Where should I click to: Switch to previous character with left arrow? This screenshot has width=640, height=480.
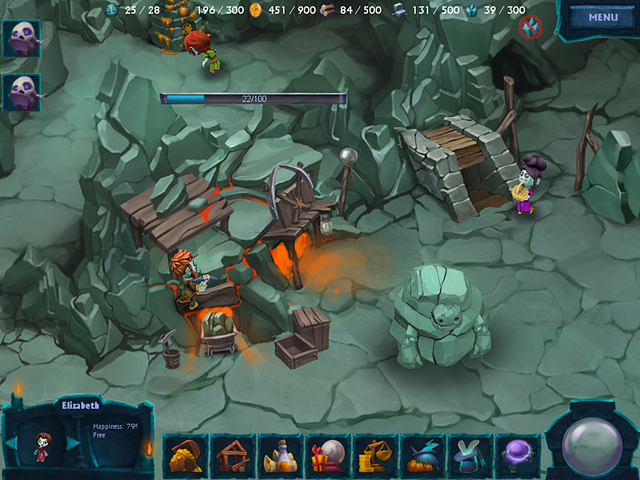click(x=12, y=443)
